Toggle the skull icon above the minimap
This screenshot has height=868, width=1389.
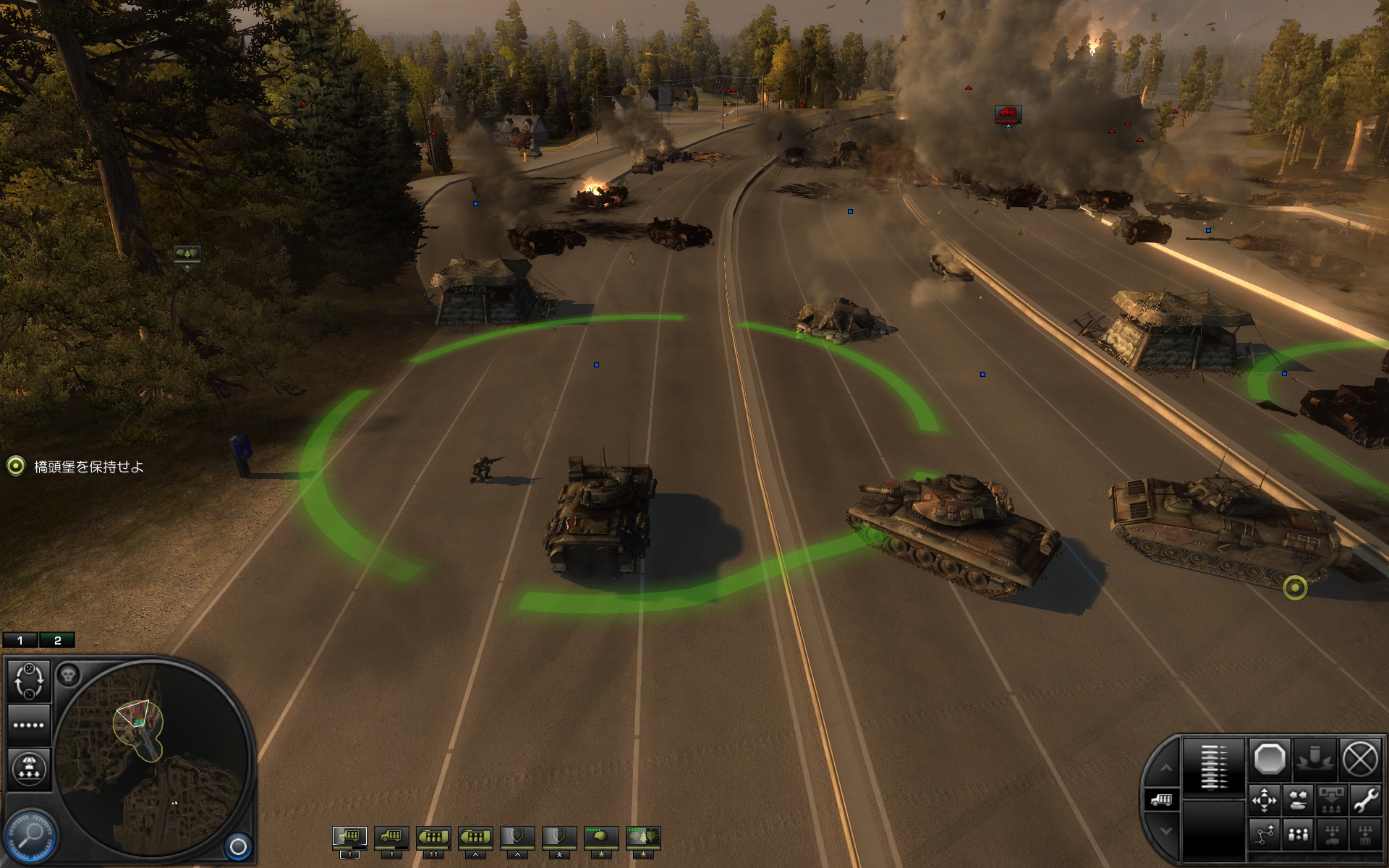tap(68, 676)
